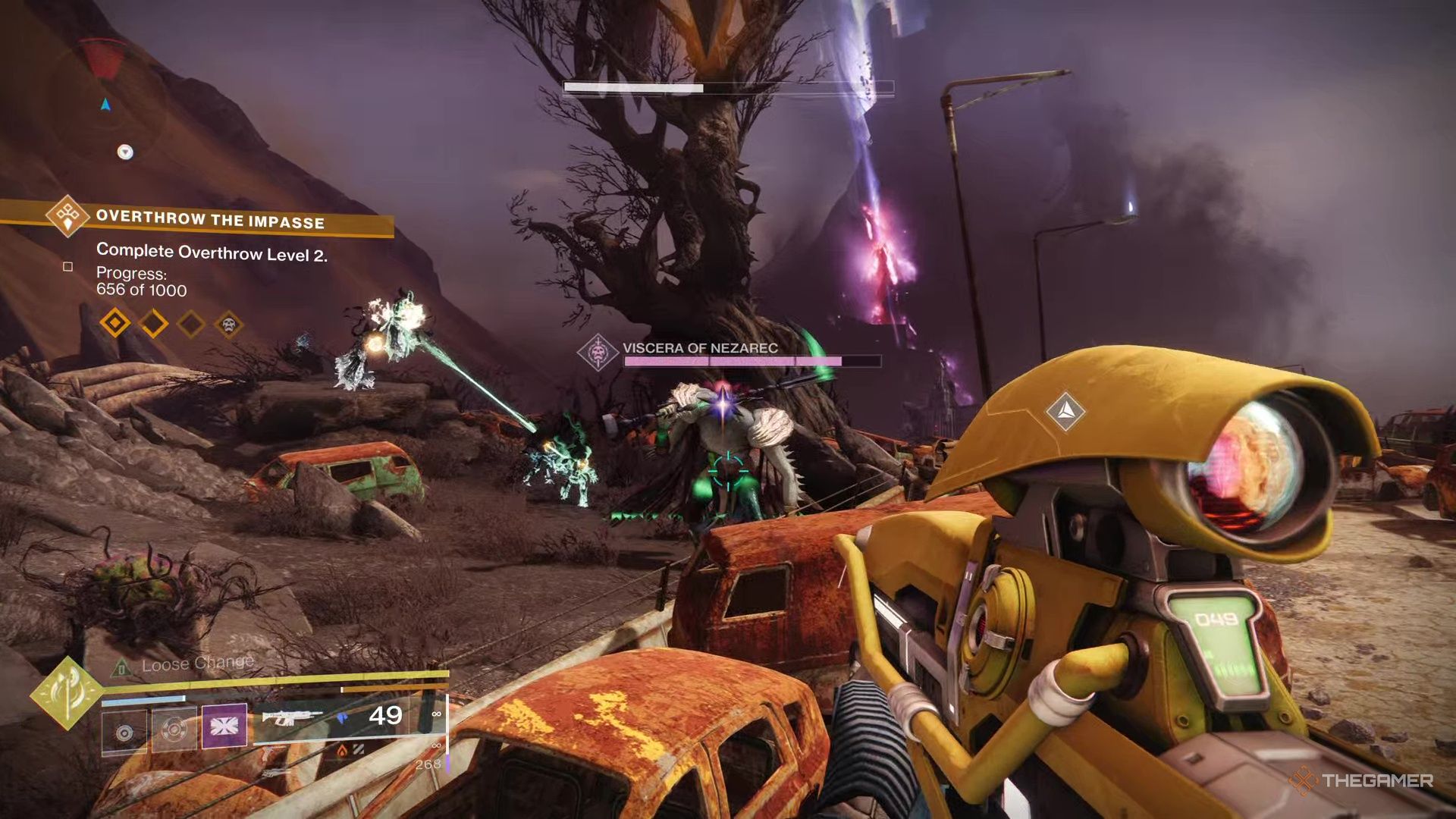Click the kinetic weapon slot icon
1456x819 pixels.
(x=124, y=730)
